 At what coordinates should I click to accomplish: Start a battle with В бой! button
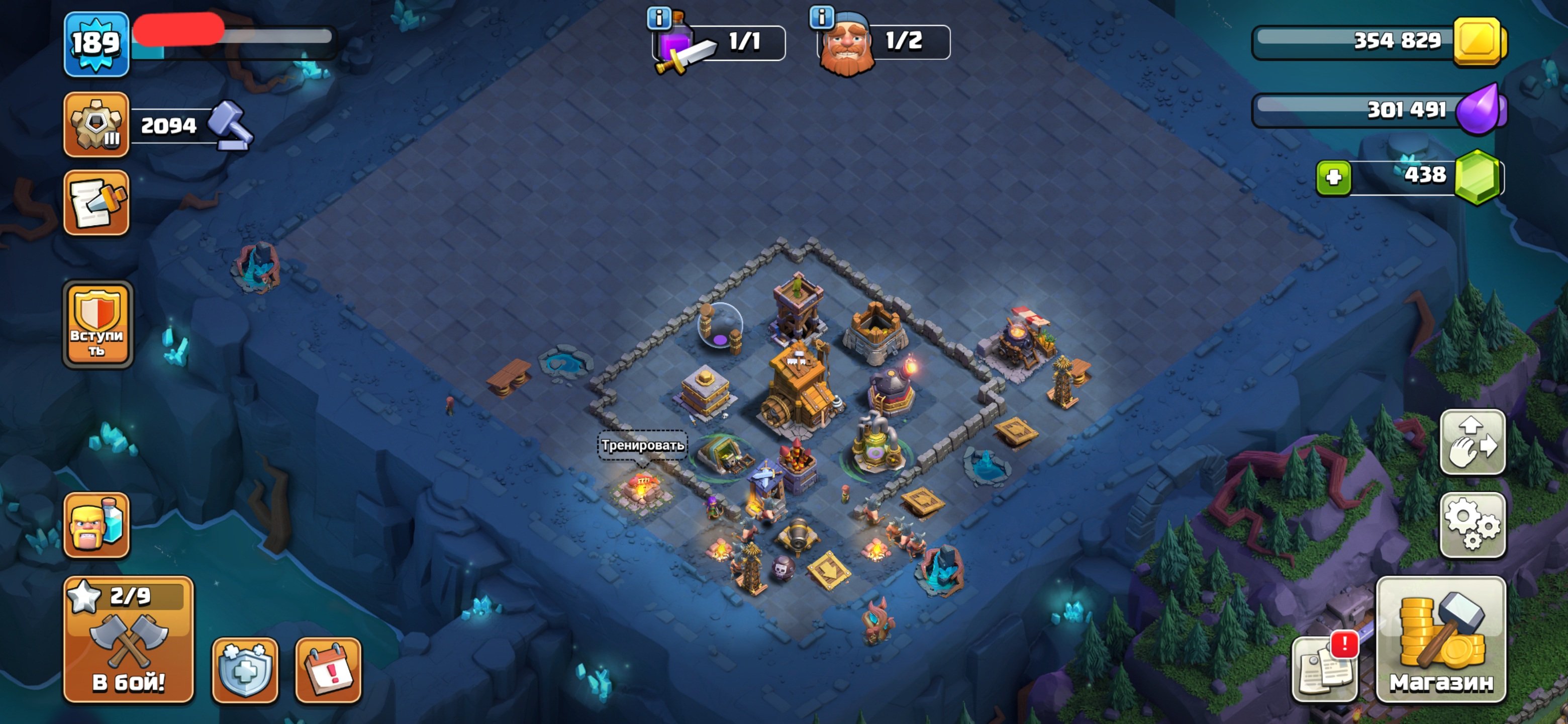coord(129,640)
